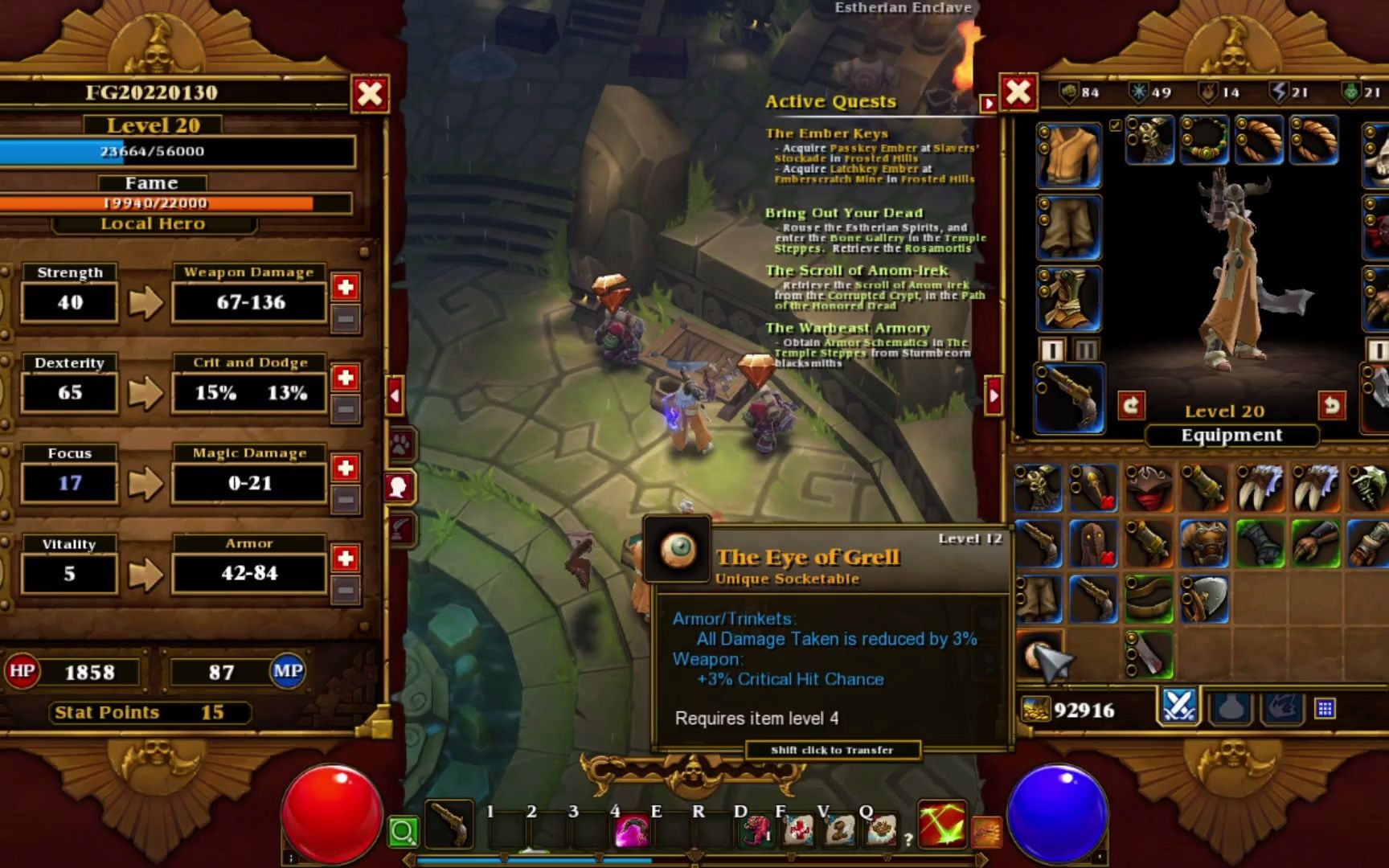This screenshot has height=868, width=1389.
Task: Add a point to Strength
Action: tap(346, 287)
